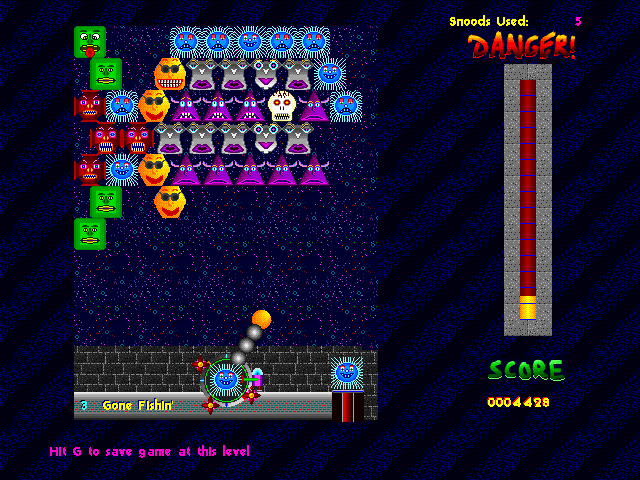Select the next blue Snood preview
Image resolution: width=640 pixels, height=480 pixels.
(x=346, y=372)
